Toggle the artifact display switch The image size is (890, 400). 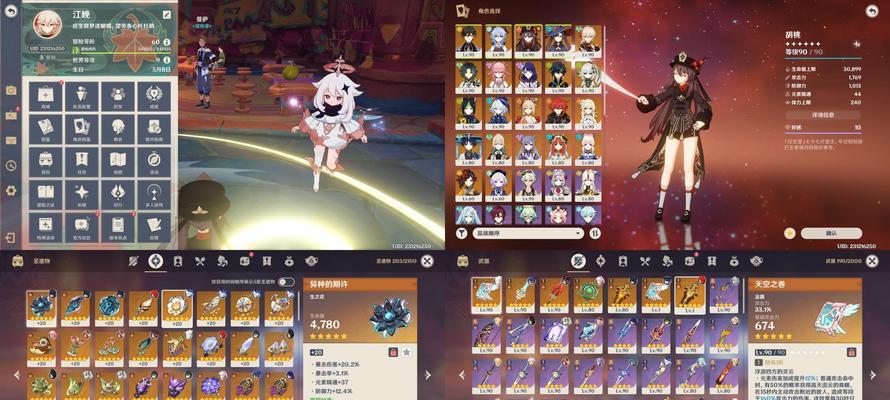(286, 283)
